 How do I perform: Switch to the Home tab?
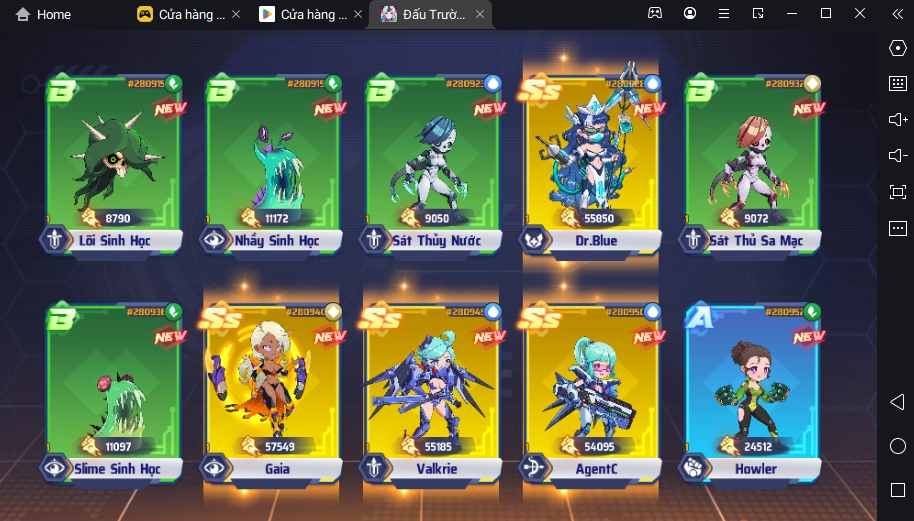point(43,14)
